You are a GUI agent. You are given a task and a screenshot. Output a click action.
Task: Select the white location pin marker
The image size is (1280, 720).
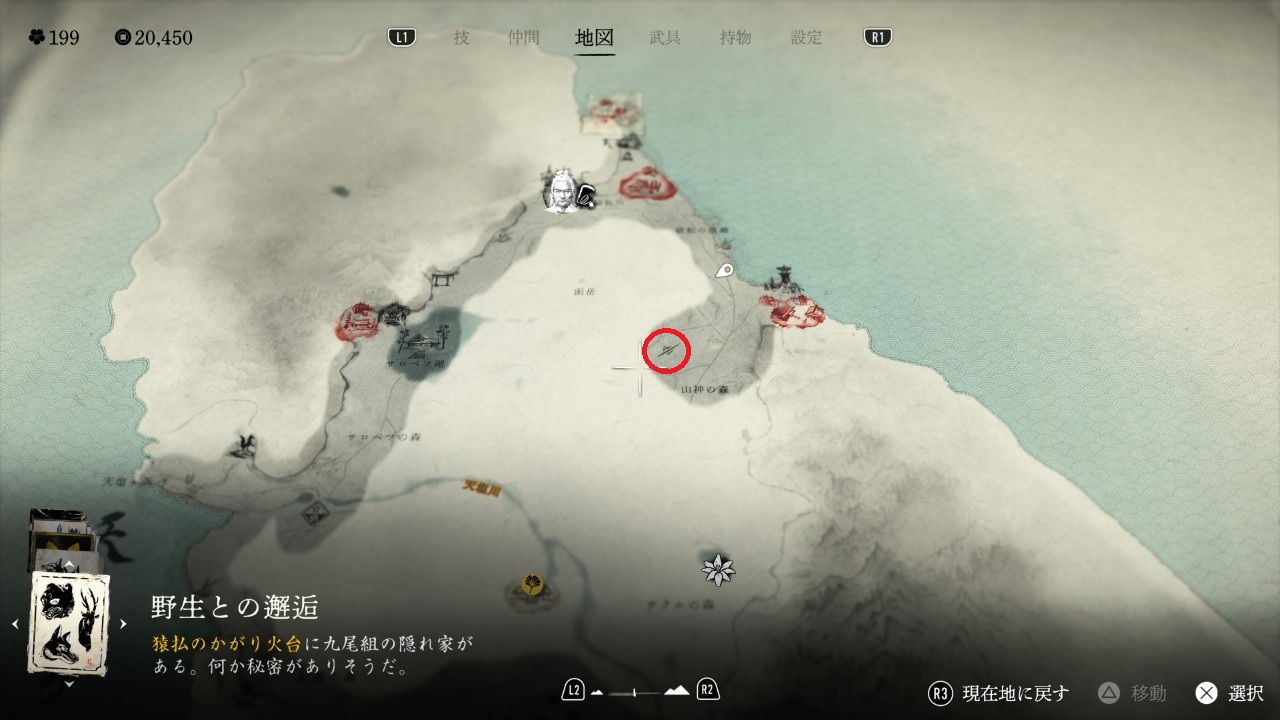tap(725, 270)
